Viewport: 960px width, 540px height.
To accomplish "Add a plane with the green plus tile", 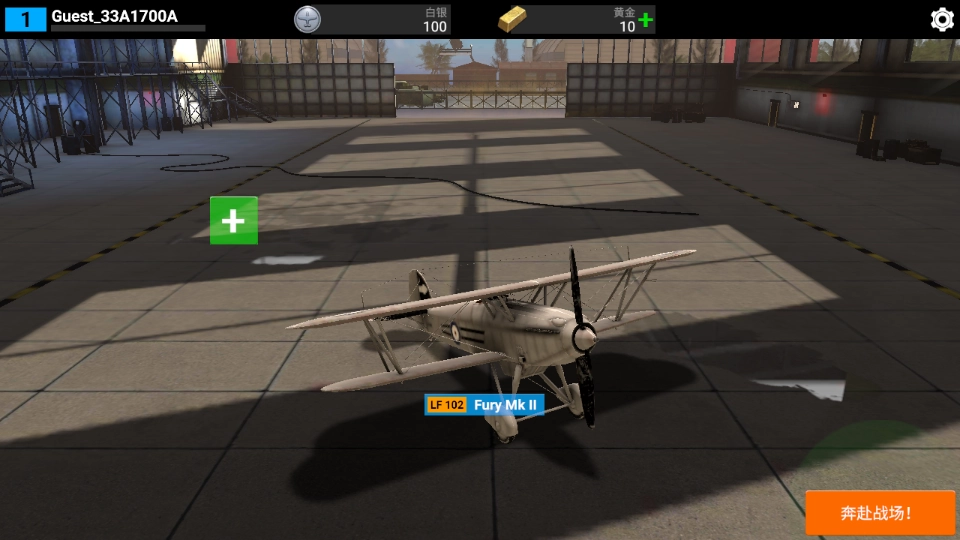I will tap(234, 220).
